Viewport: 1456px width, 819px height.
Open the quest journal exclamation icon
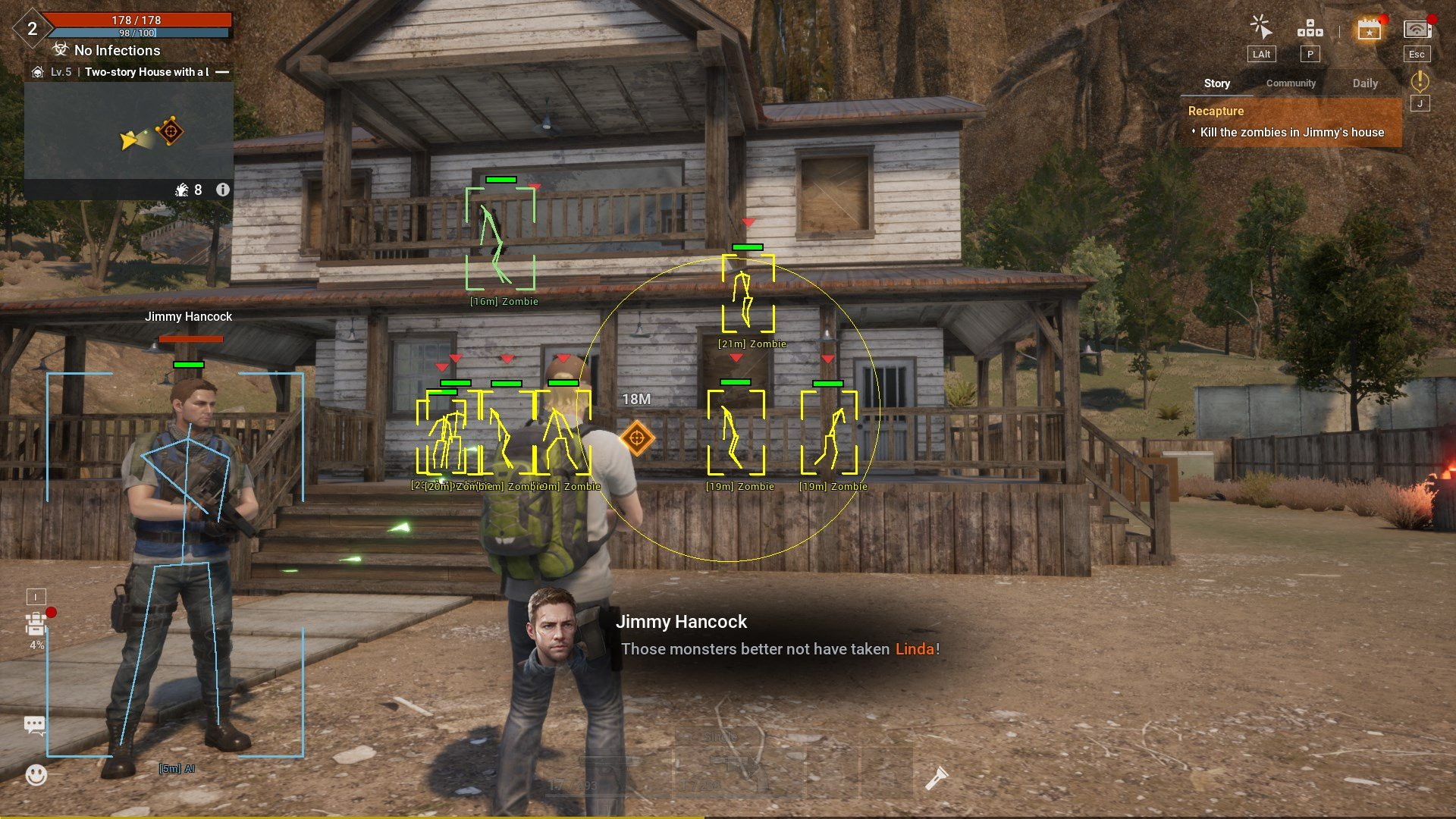[1420, 80]
